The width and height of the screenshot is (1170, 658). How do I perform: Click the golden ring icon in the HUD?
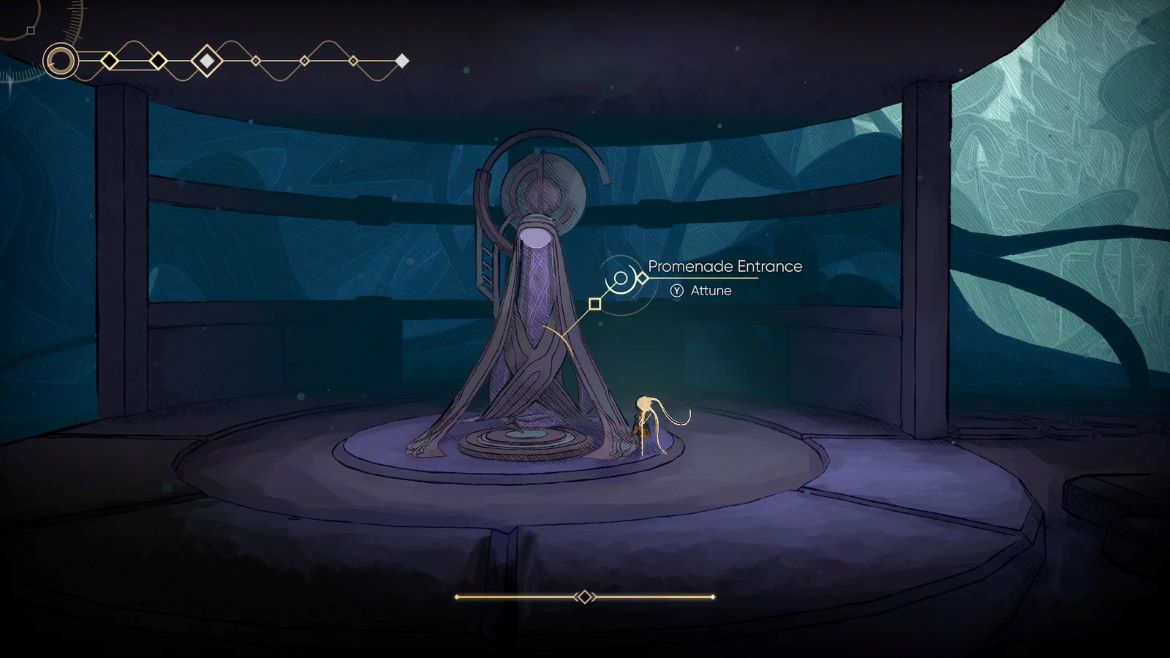[x=61, y=61]
